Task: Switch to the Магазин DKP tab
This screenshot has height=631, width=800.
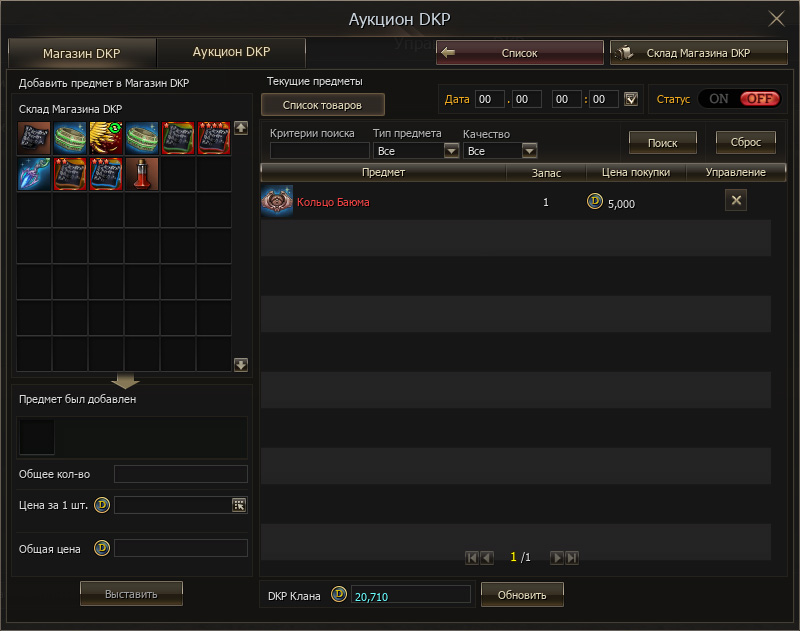Action: [81, 53]
